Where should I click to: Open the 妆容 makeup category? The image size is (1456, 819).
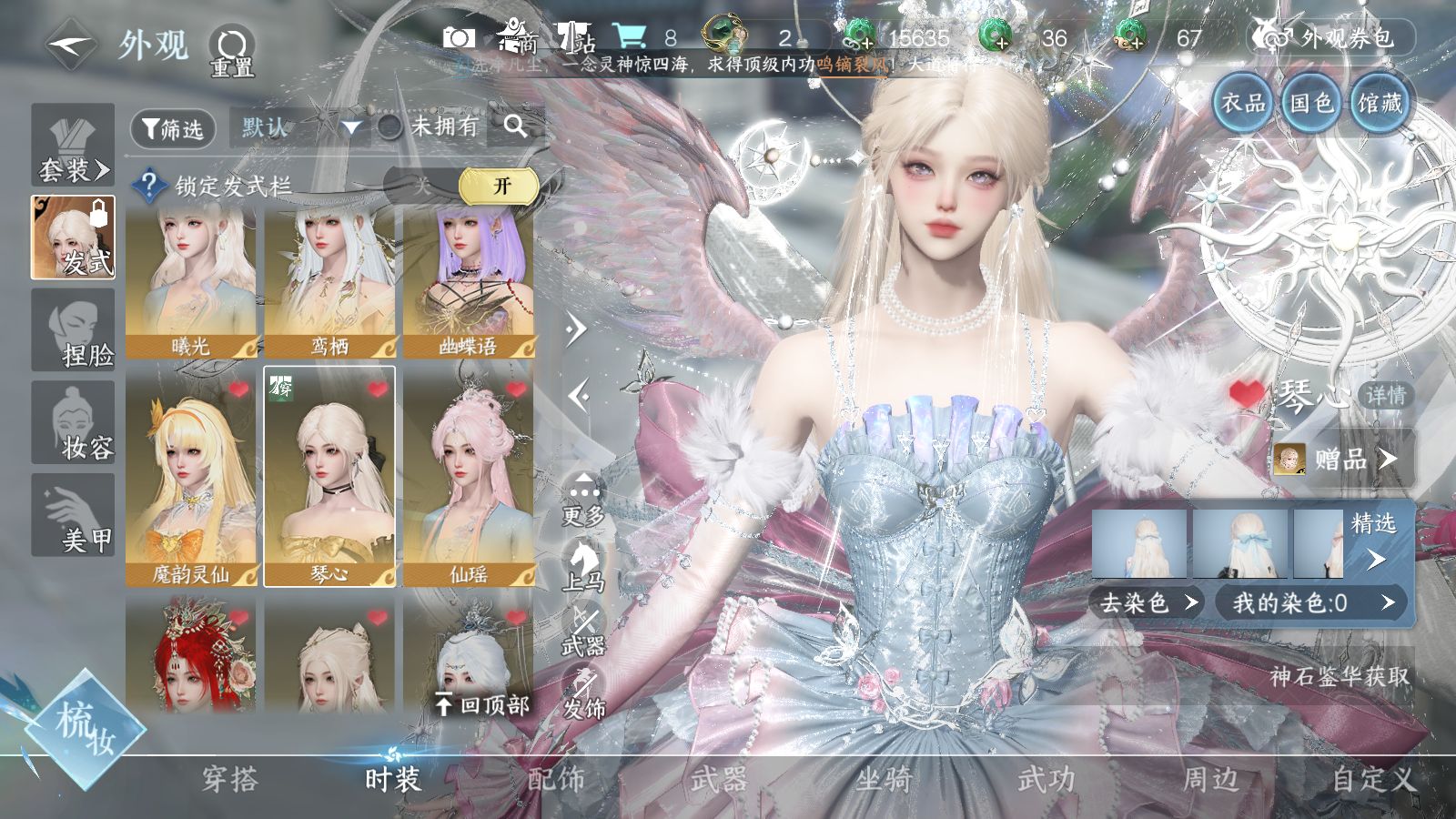point(74,423)
